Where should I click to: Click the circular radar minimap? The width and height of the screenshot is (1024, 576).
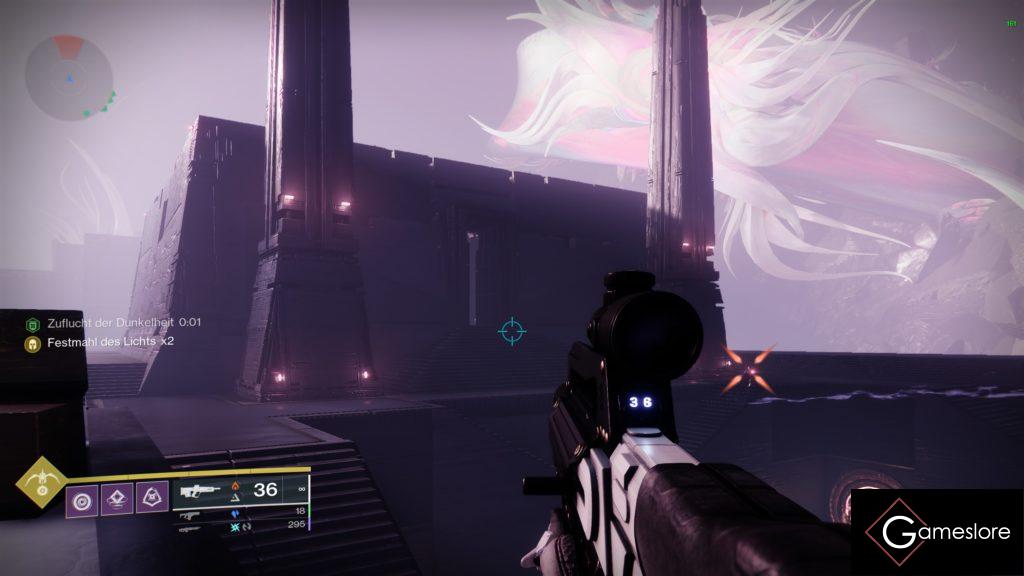[69, 76]
